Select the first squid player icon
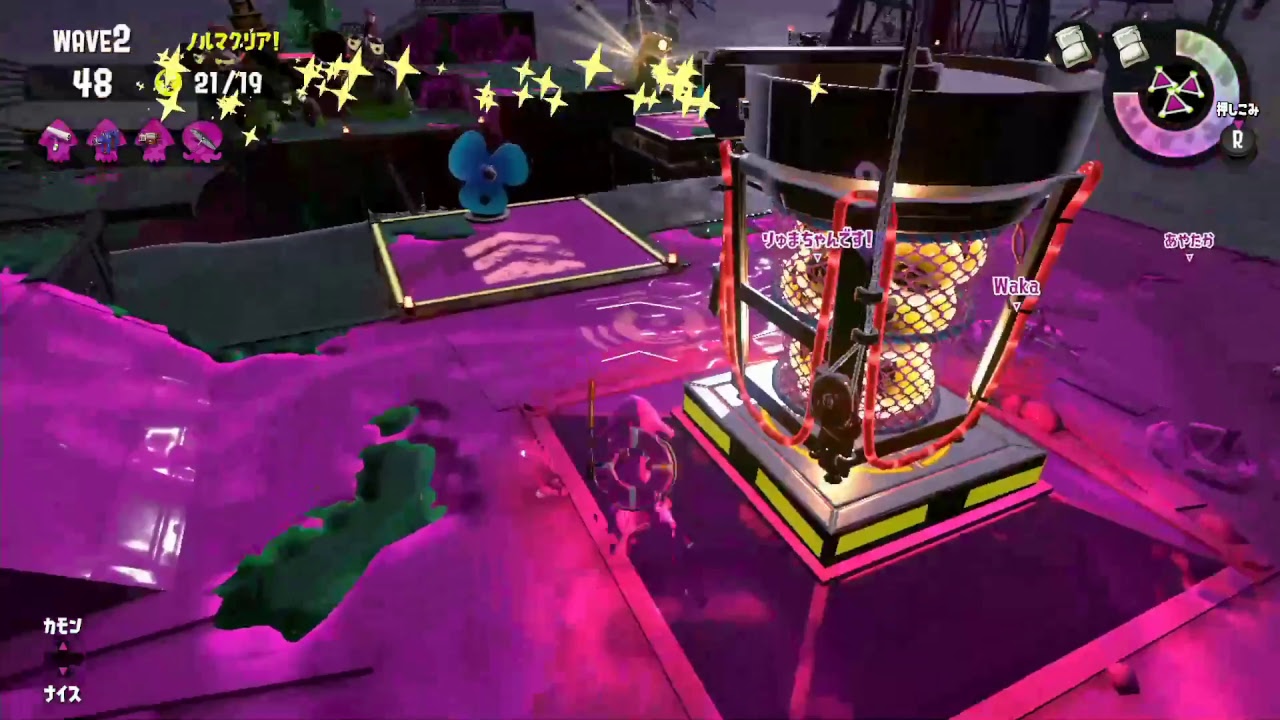The image size is (1280, 720). 58,142
